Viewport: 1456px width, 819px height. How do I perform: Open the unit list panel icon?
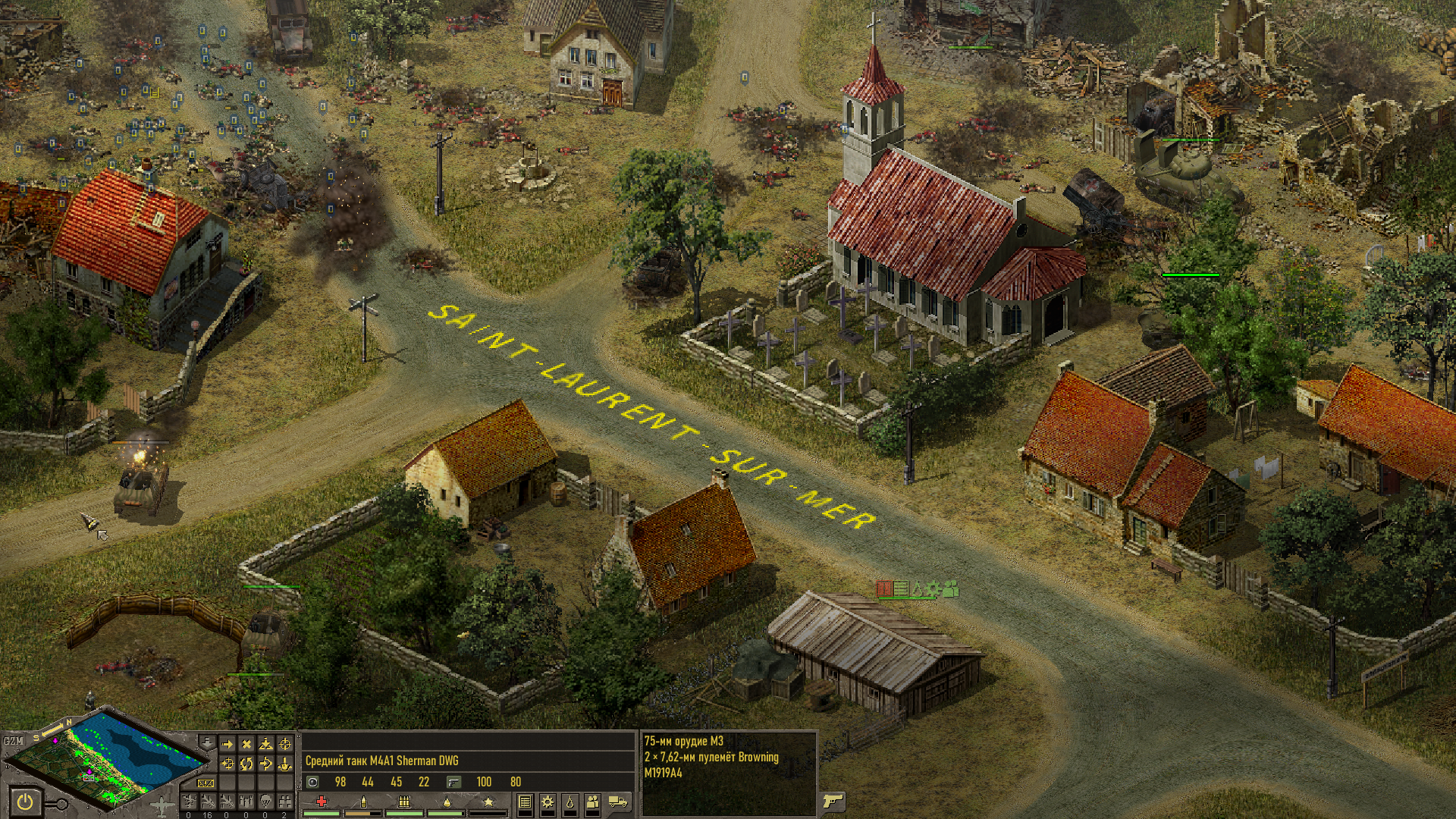click(525, 802)
